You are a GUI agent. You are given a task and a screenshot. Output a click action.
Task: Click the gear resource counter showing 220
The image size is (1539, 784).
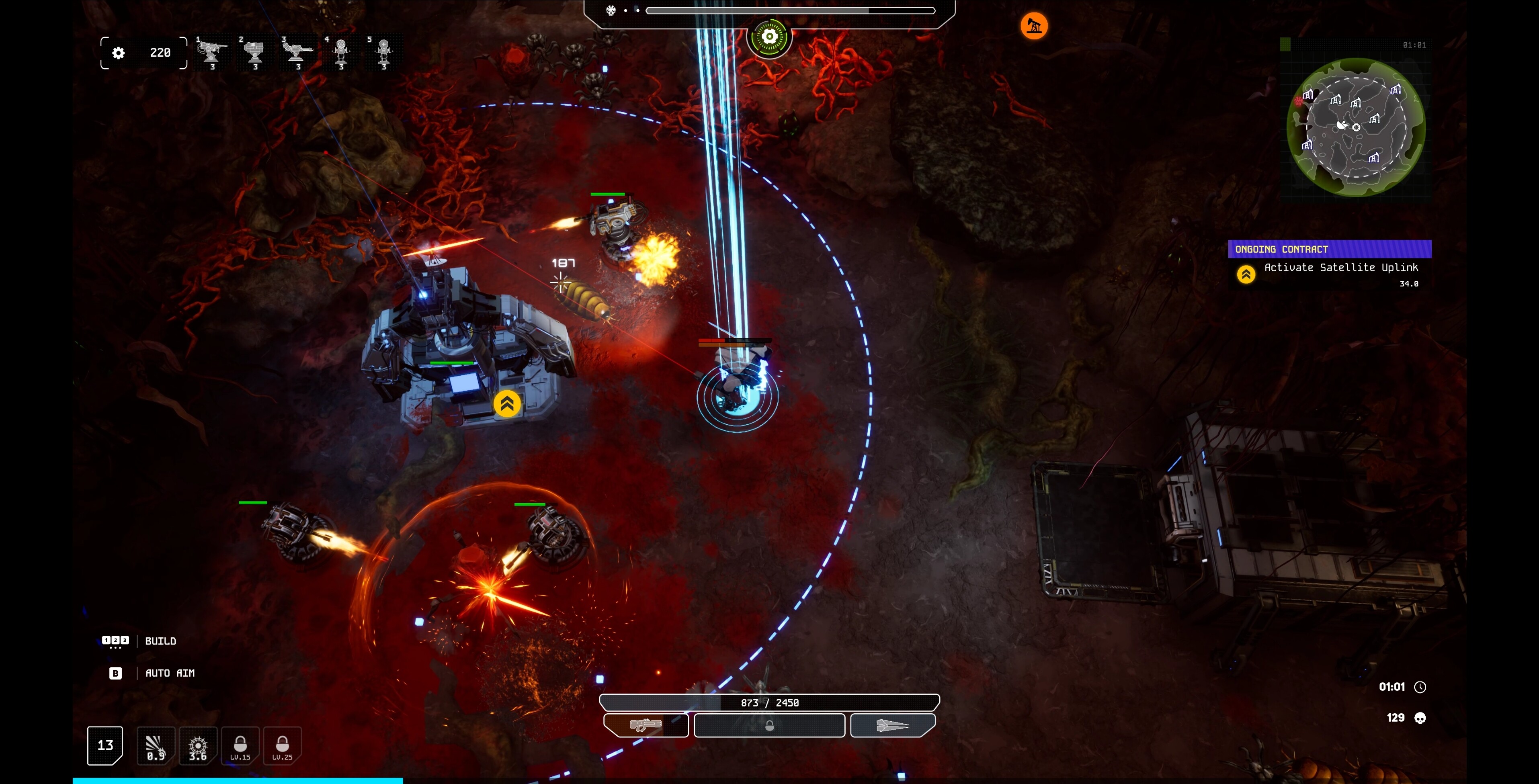(x=144, y=53)
